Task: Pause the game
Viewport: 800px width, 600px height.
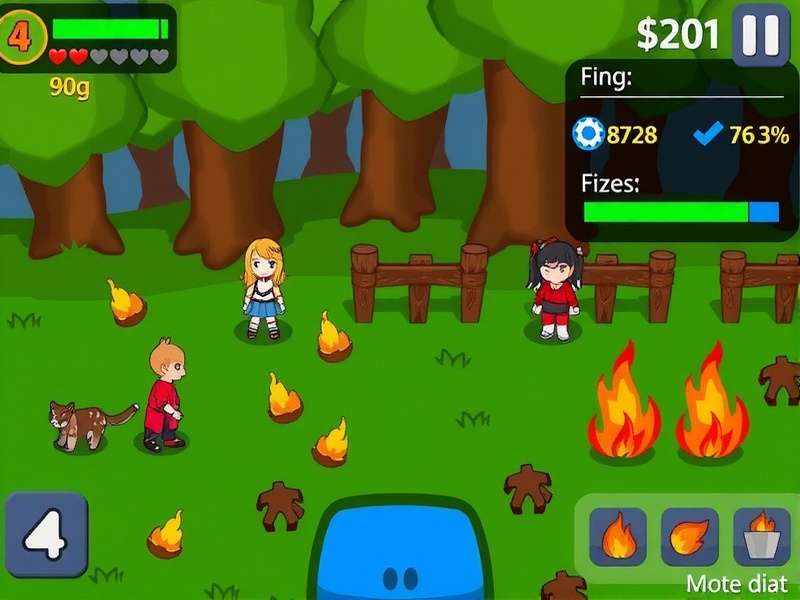Action: pyautogui.click(x=760, y=36)
